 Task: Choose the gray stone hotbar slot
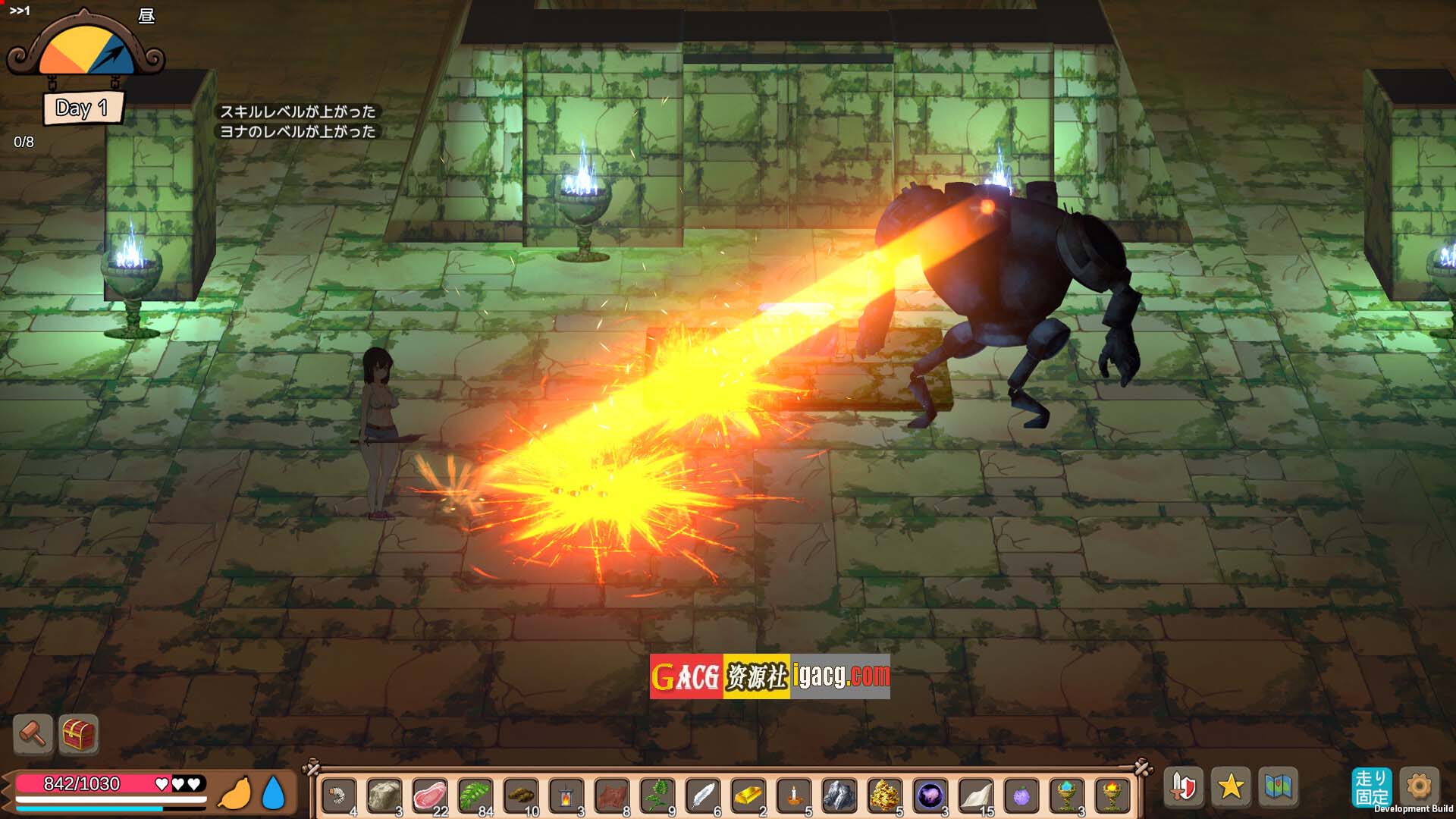384,795
